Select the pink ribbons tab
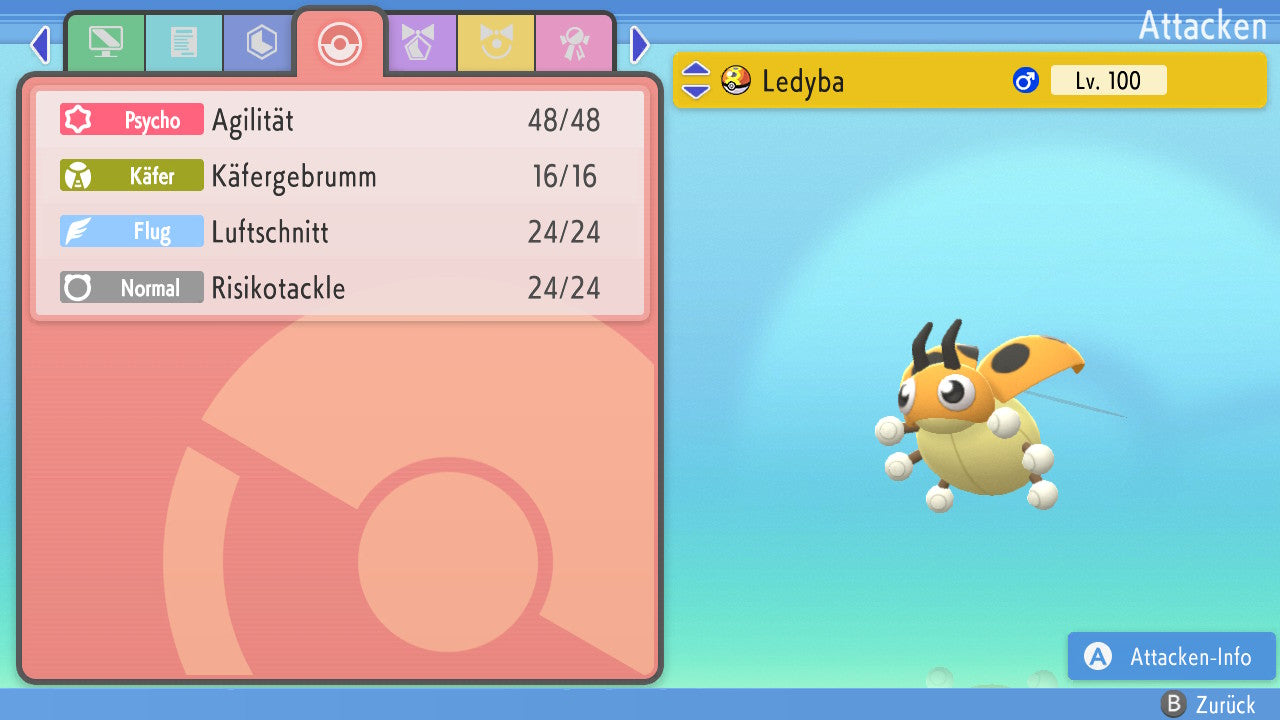The height and width of the screenshot is (720, 1280). 575,43
